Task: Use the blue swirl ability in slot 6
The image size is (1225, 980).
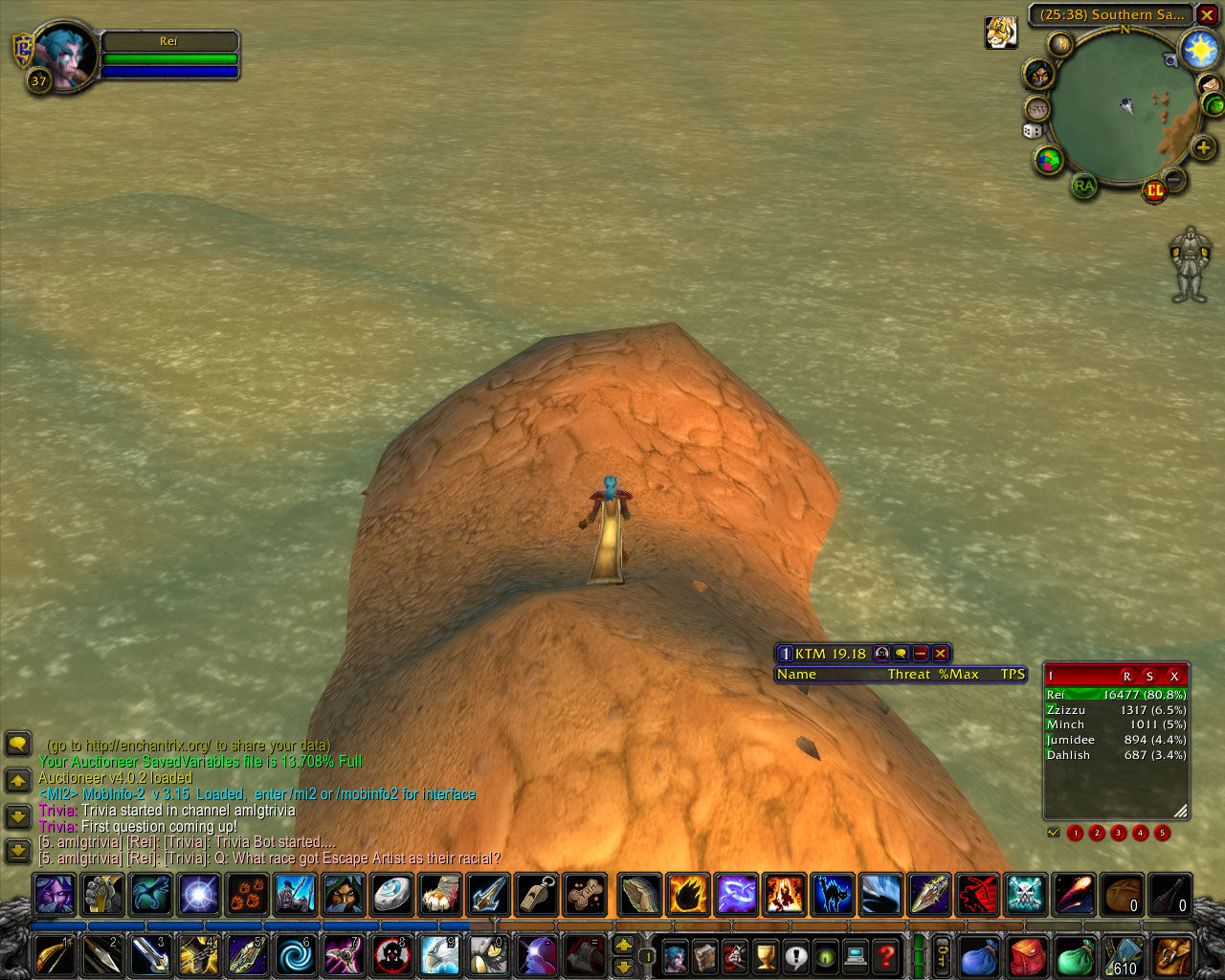Action: point(295,955)
